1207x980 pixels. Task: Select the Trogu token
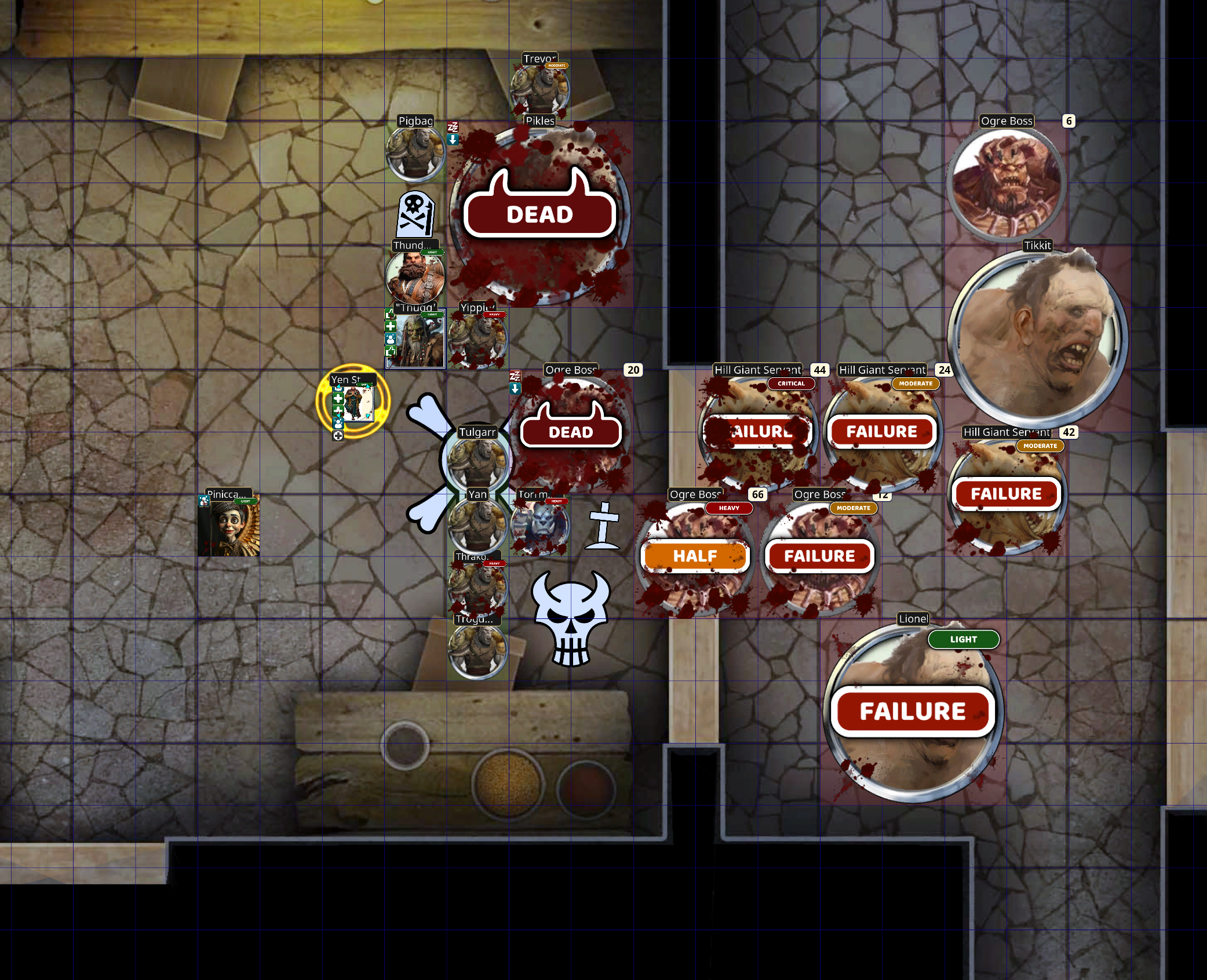(x=477, y=650)
